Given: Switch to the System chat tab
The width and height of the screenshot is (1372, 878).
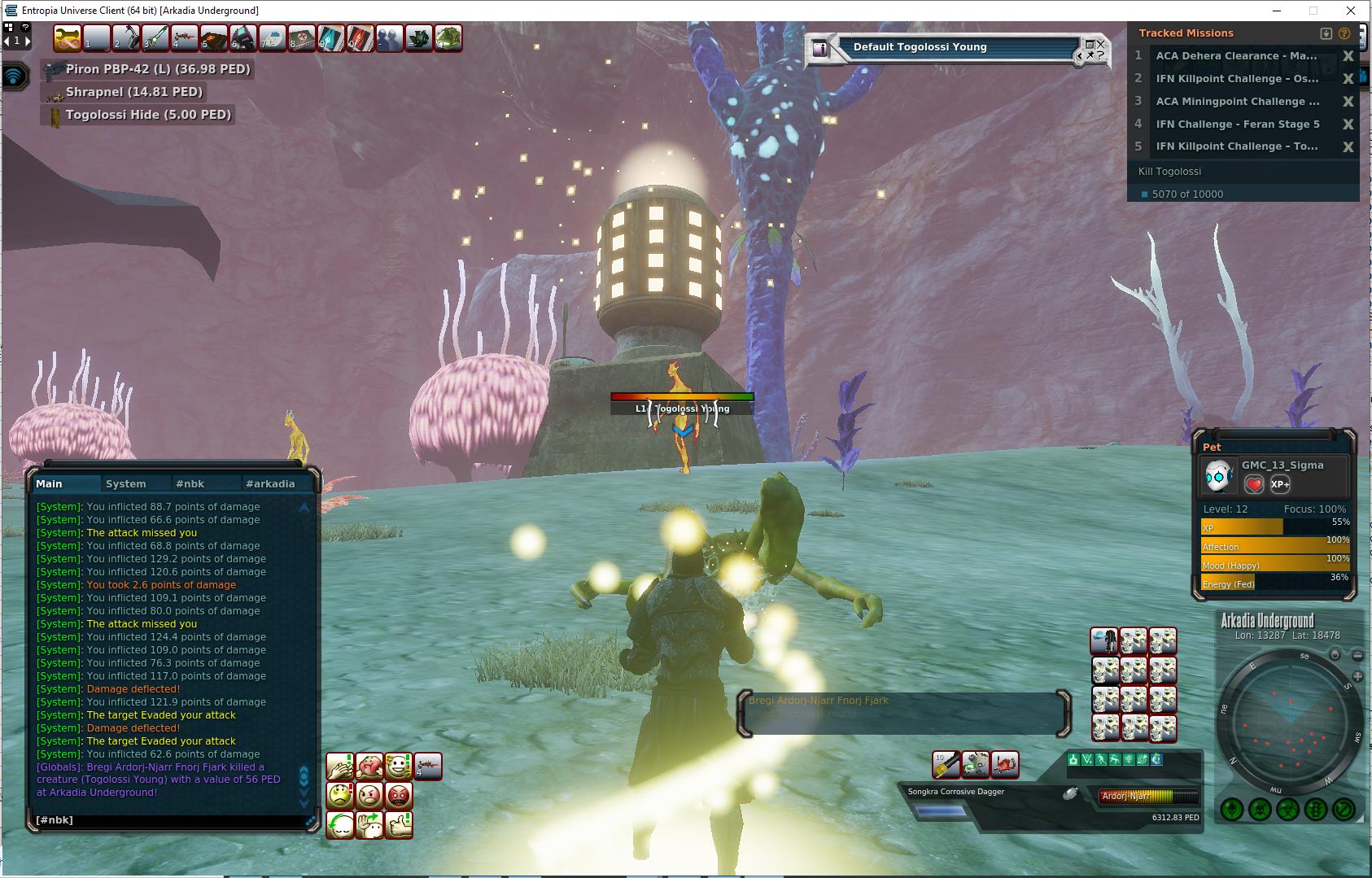Looking at the screenshot, I should pyautogui.click(x=126, y=483).
